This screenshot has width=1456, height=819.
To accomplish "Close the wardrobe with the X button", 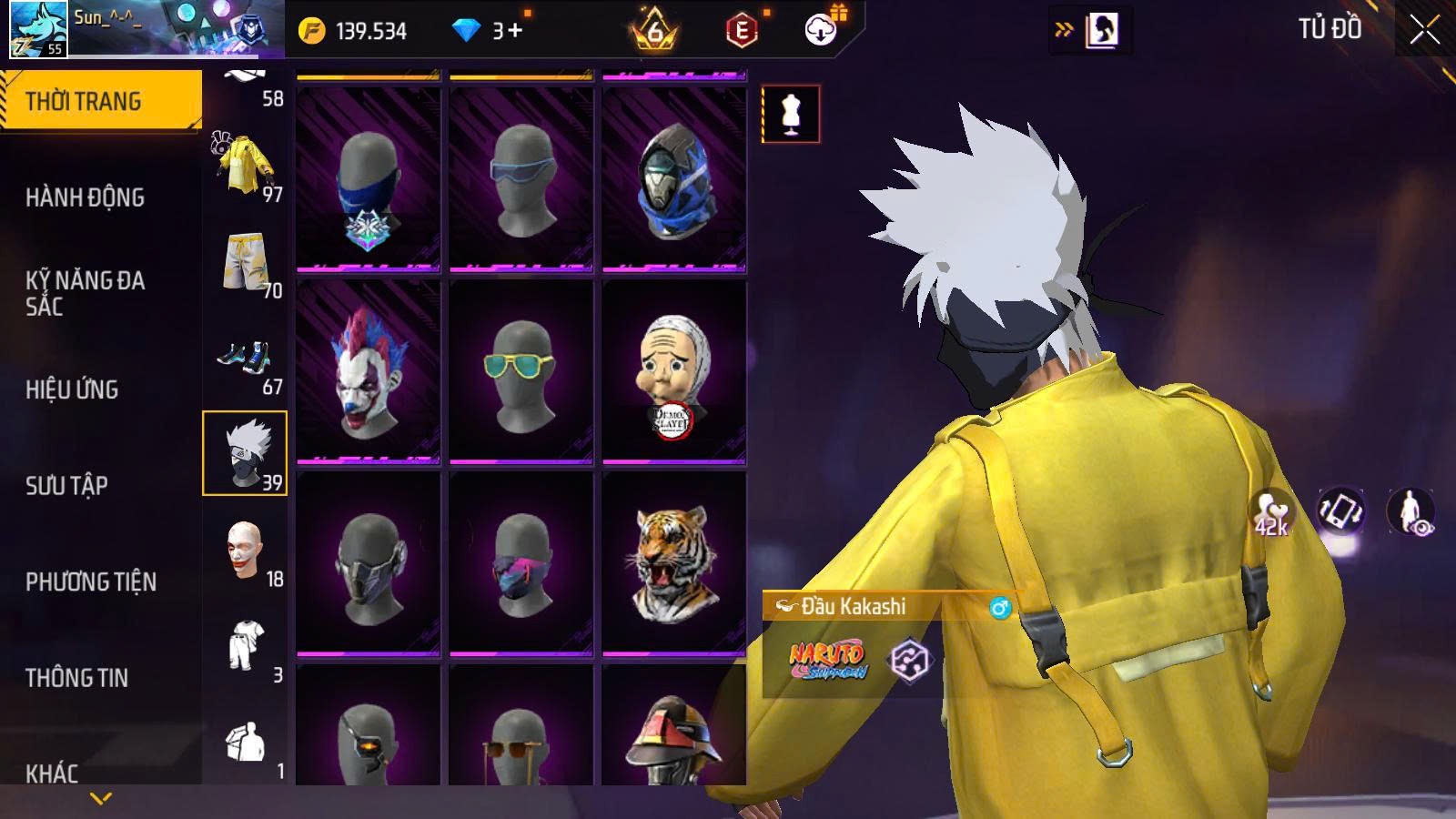I will click(1424, 30).
